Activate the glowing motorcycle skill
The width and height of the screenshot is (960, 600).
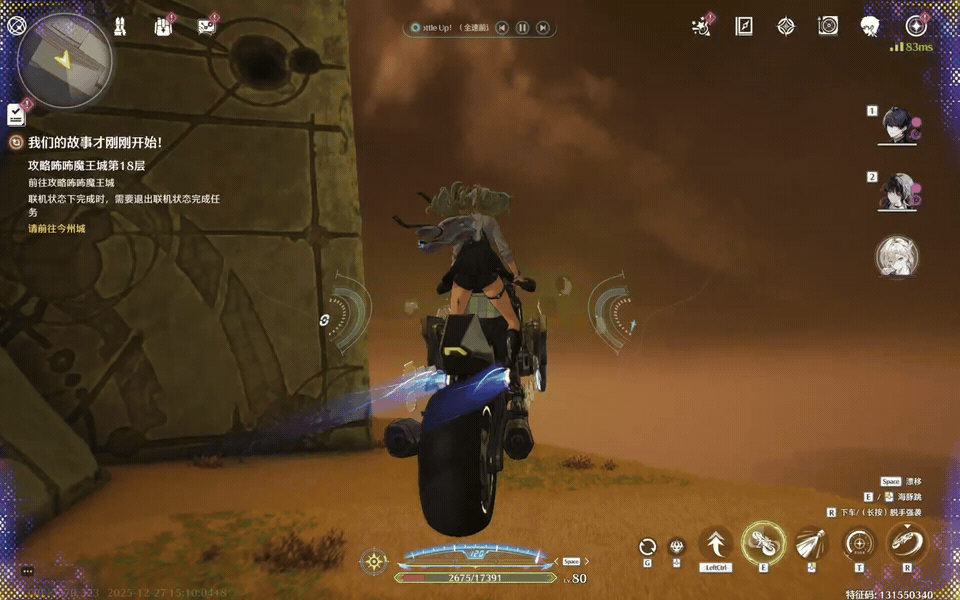pos(763,543)
